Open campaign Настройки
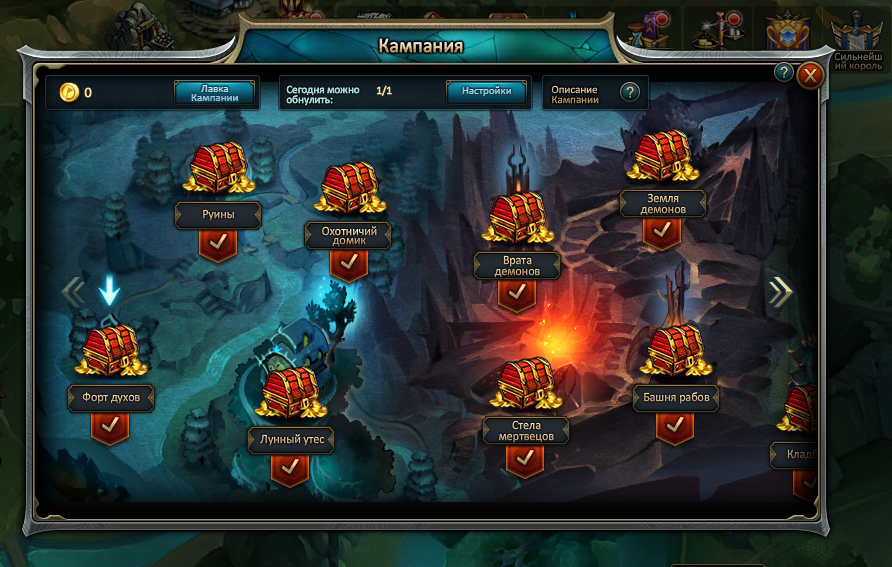The width and height of the screenshot is (892, 567). pos(486,92)
